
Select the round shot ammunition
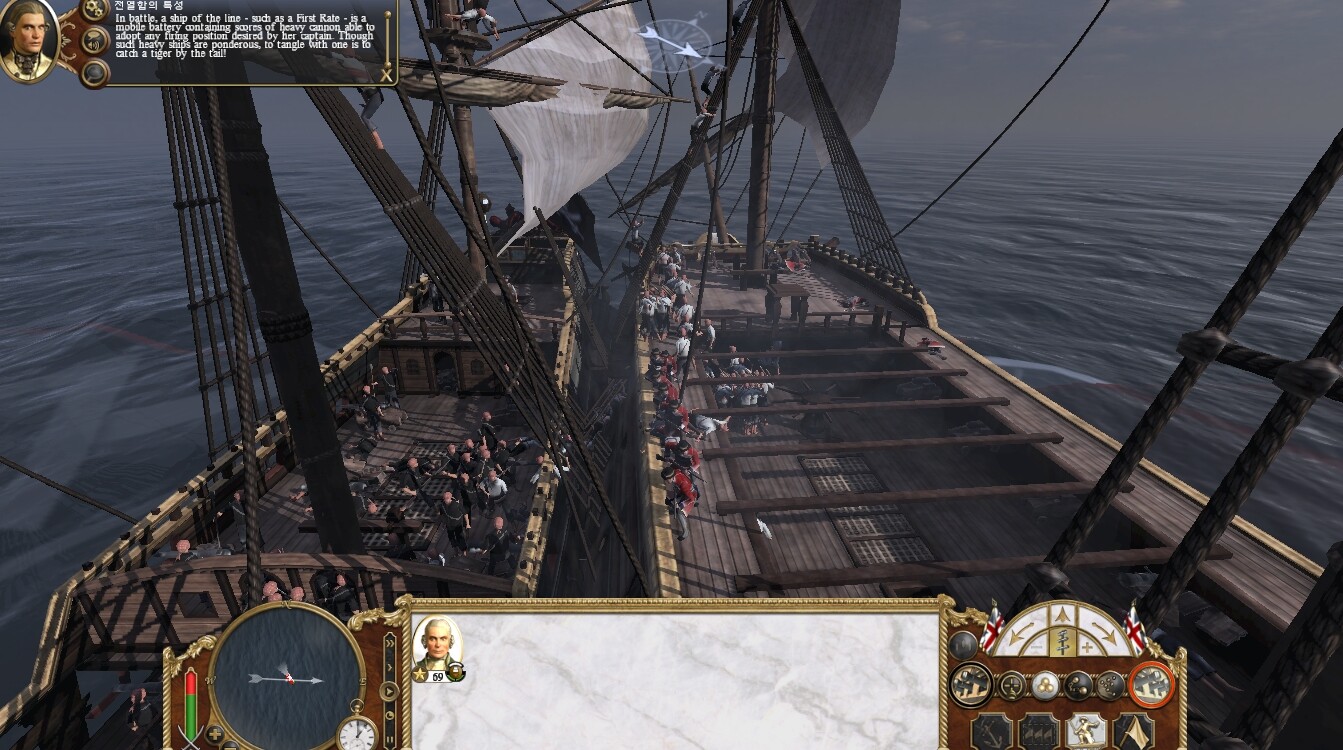click(x=1045, y=685)
